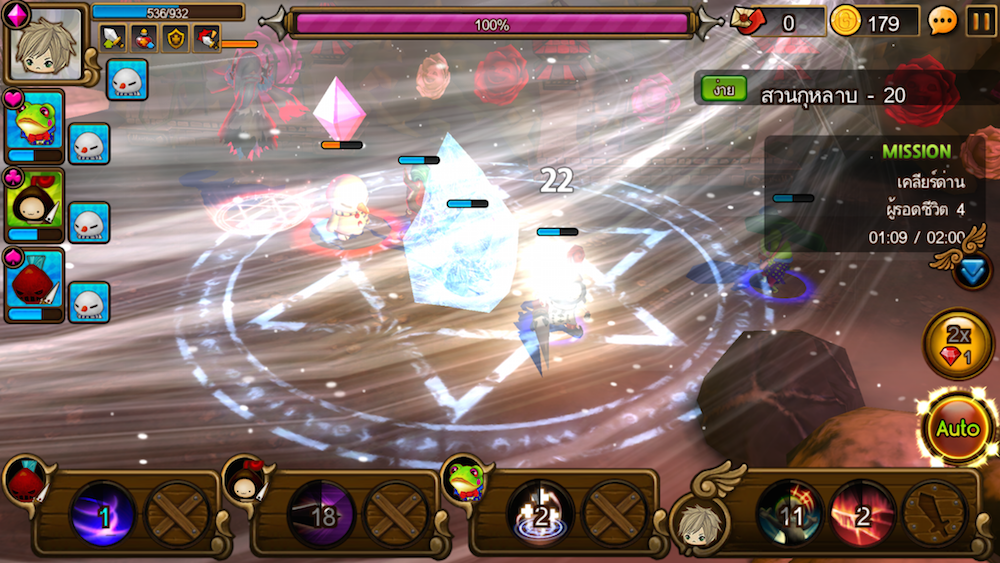Activate the 2x speed gem button
This screenshot has width=1000, height=563.
click(958, 344)
